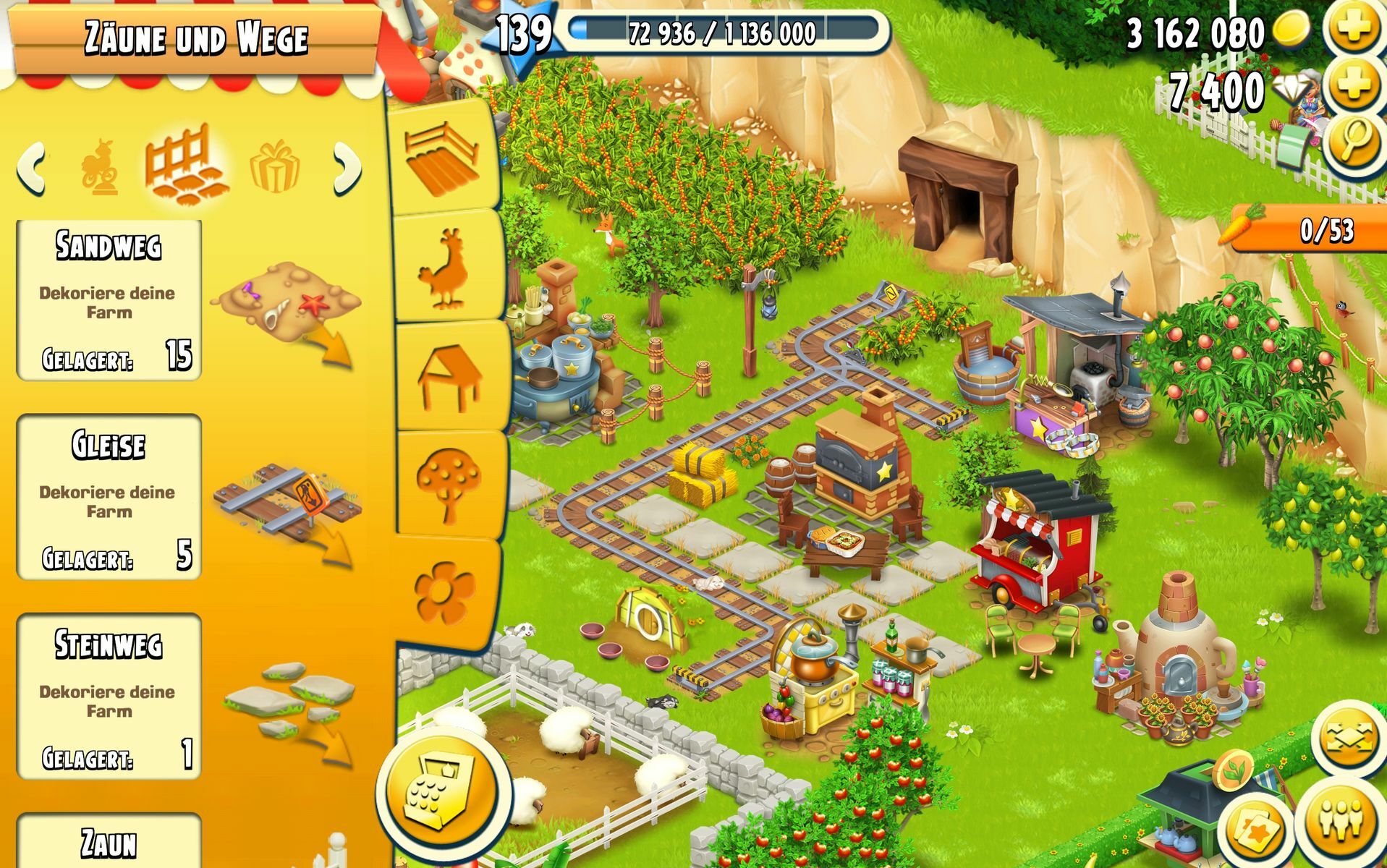The height and width of the screenshot is (868, 1387).
Task: Go to previous decoration category arrow
Action: [30, 169]
